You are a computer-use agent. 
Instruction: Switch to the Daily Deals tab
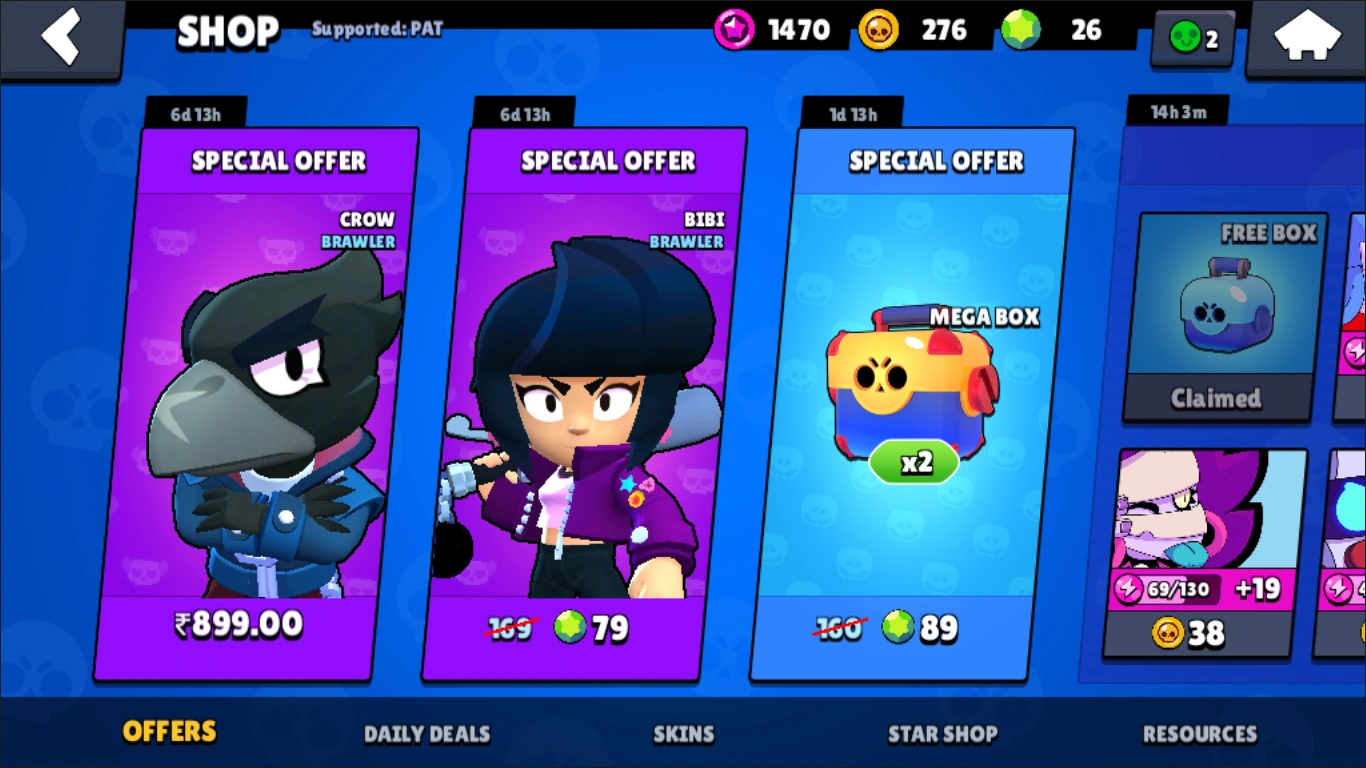coord(428,734)
